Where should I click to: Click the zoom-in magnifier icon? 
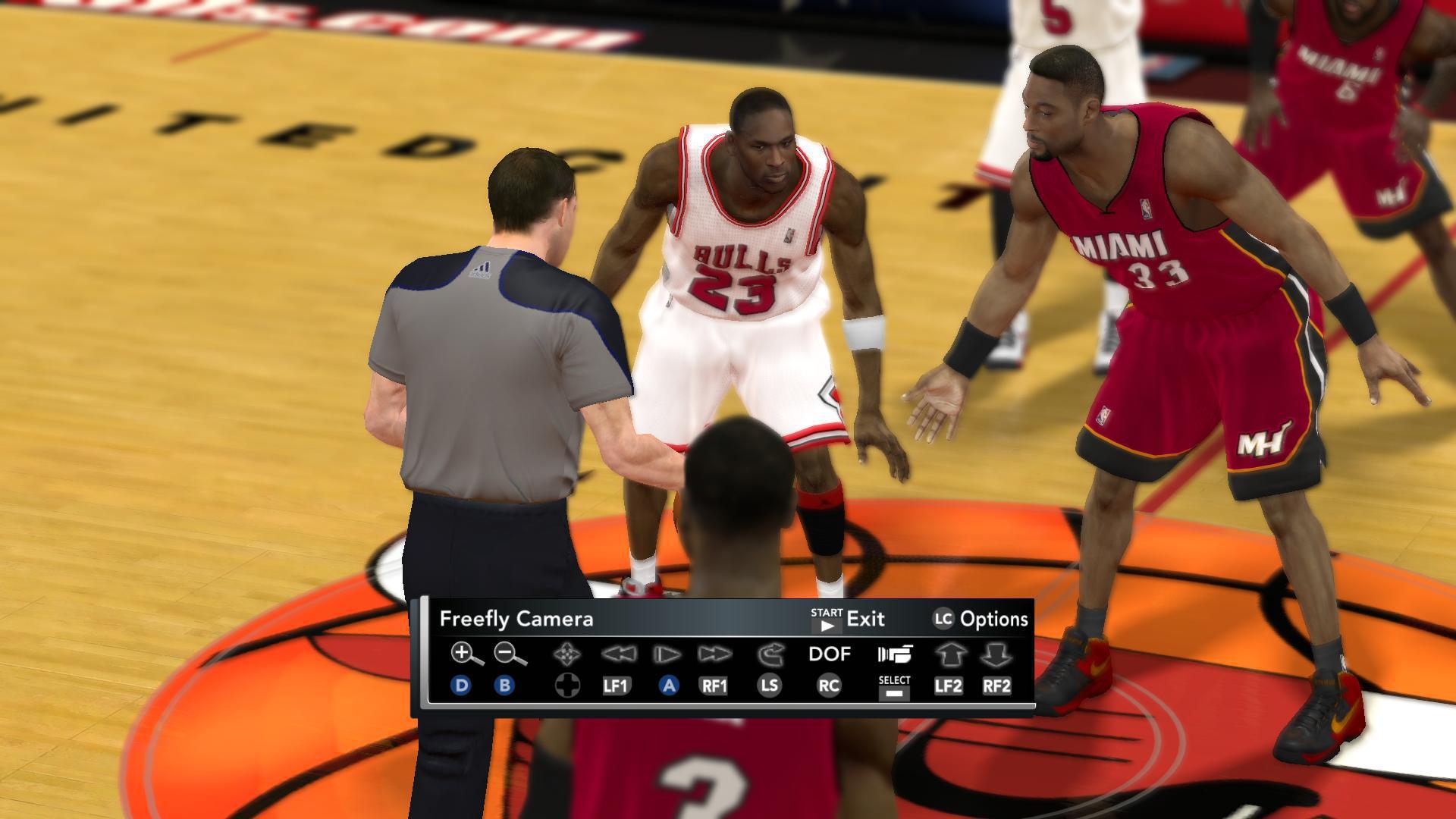pyautogui.click(x=466, y=654)
